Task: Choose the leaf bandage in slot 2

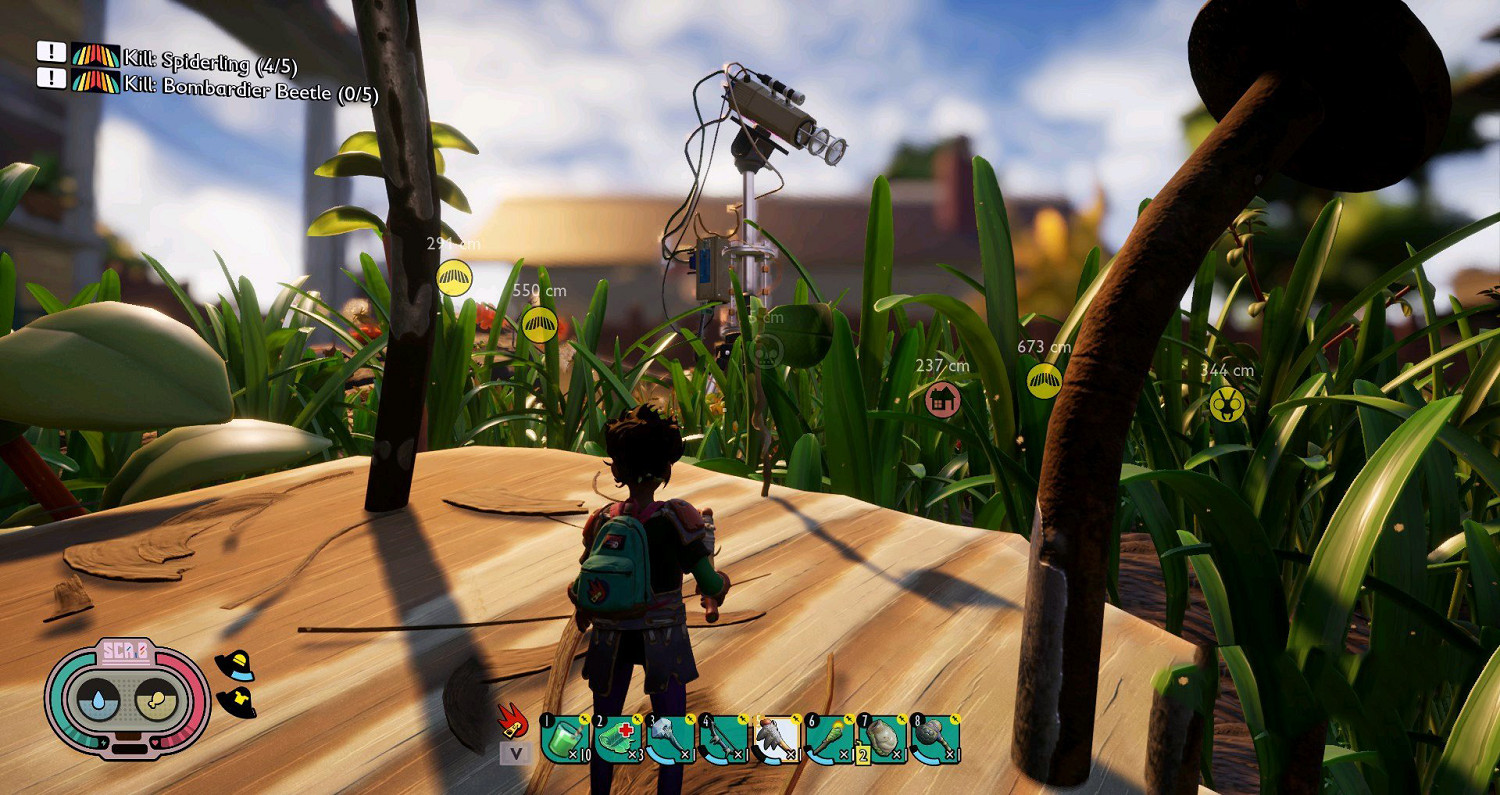Action: [618, 740]
